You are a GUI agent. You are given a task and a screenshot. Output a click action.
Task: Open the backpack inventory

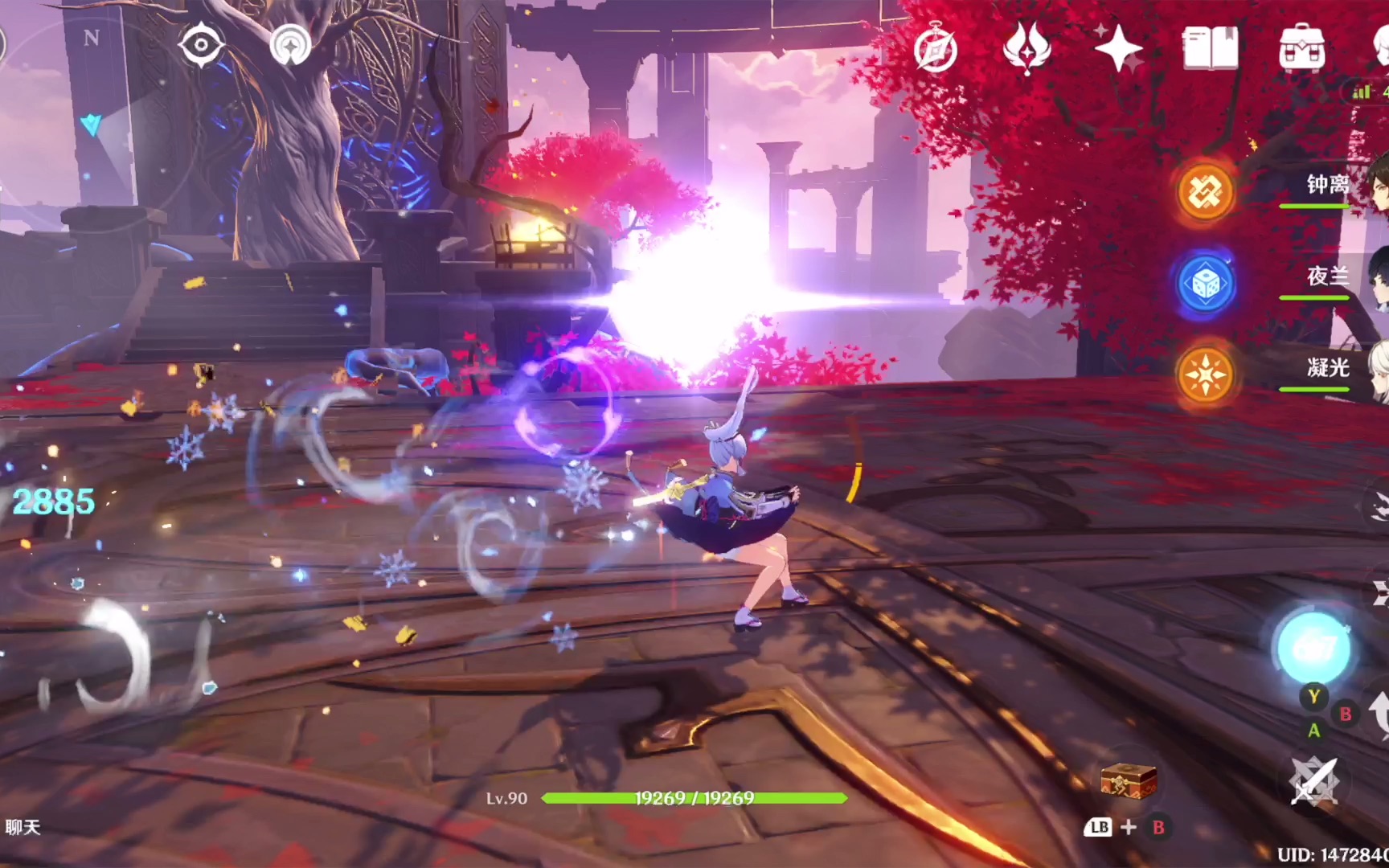tap(1301, 49)
